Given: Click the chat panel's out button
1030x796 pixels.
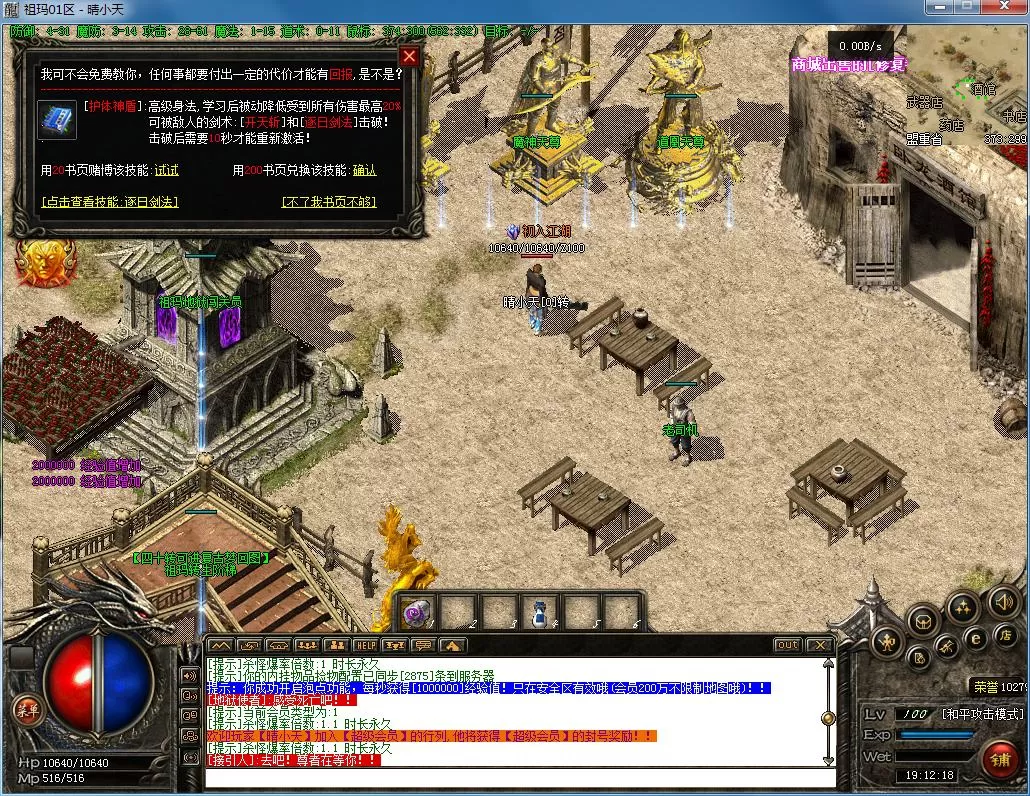Looking at the screenshot, I should 787,645.
